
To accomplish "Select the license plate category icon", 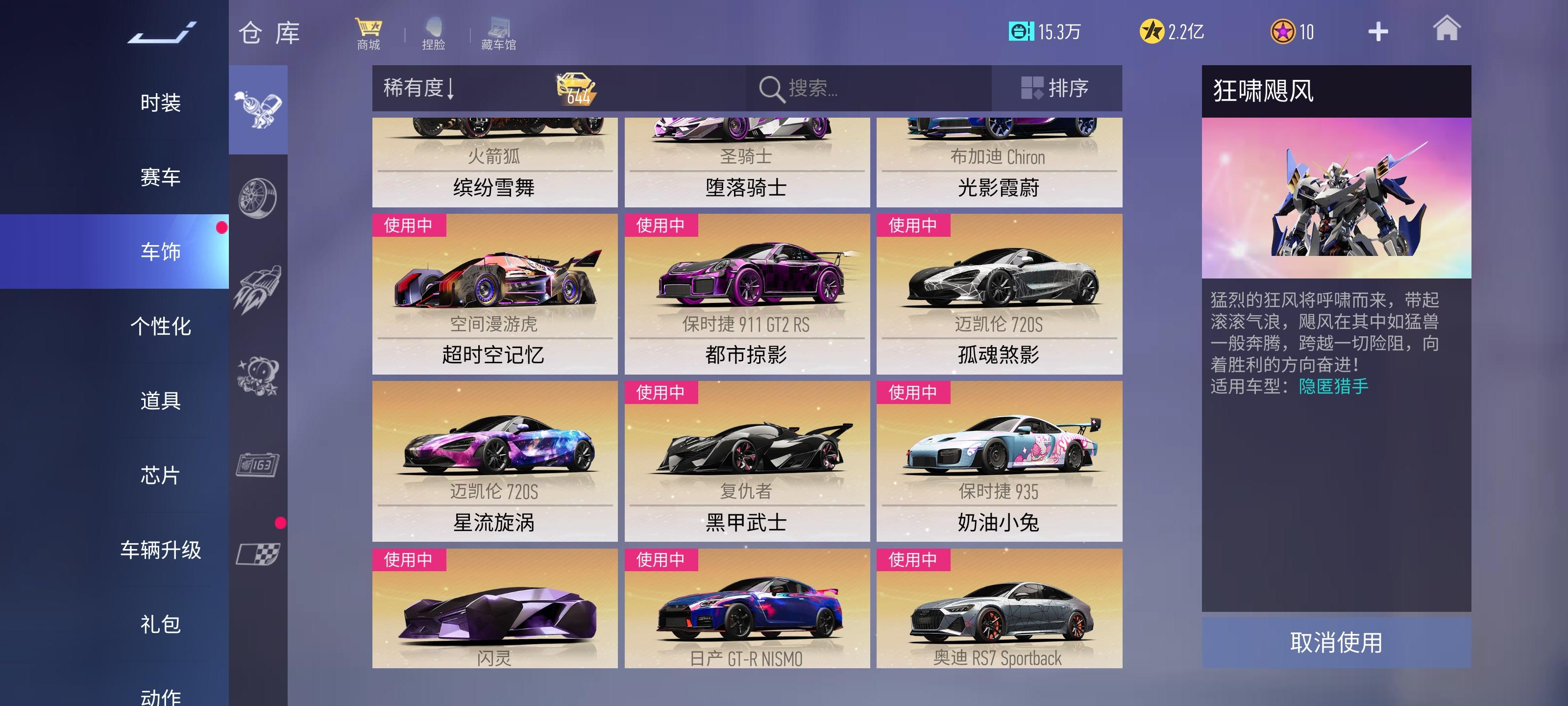I will coord(259,464).
